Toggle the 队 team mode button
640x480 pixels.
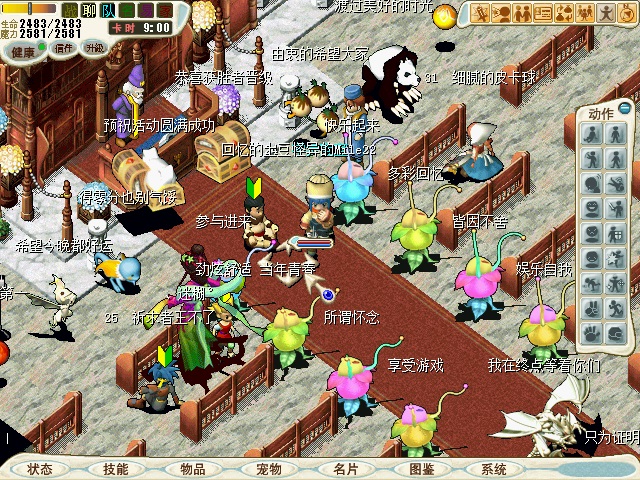(x=107, y=10)
